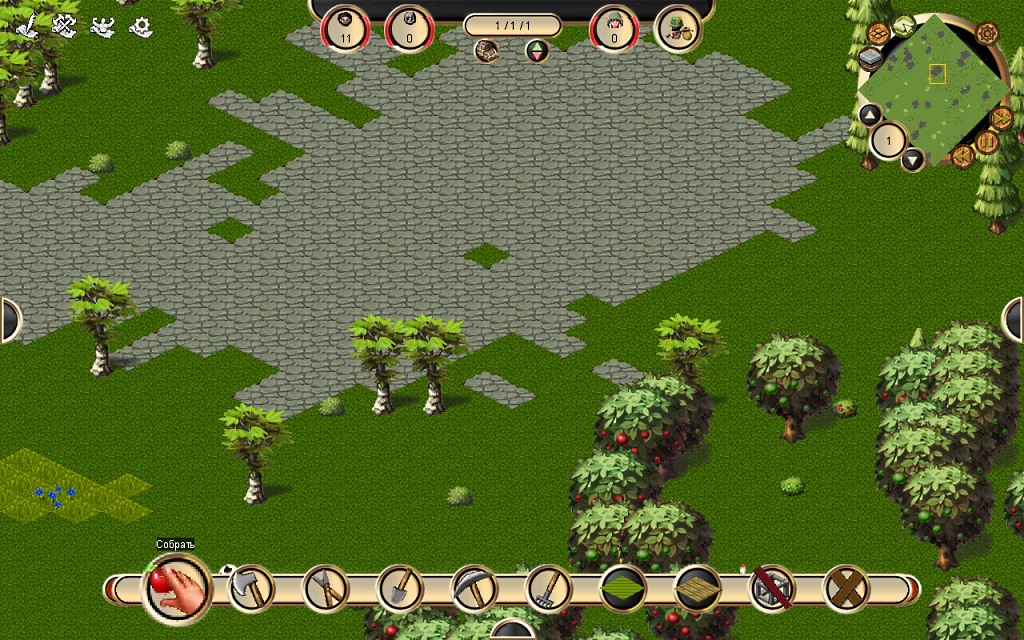The height and width of the screenshot is (640, 1024).
Task: Activate the pickaxe mining tool
Action: point(474,588)
